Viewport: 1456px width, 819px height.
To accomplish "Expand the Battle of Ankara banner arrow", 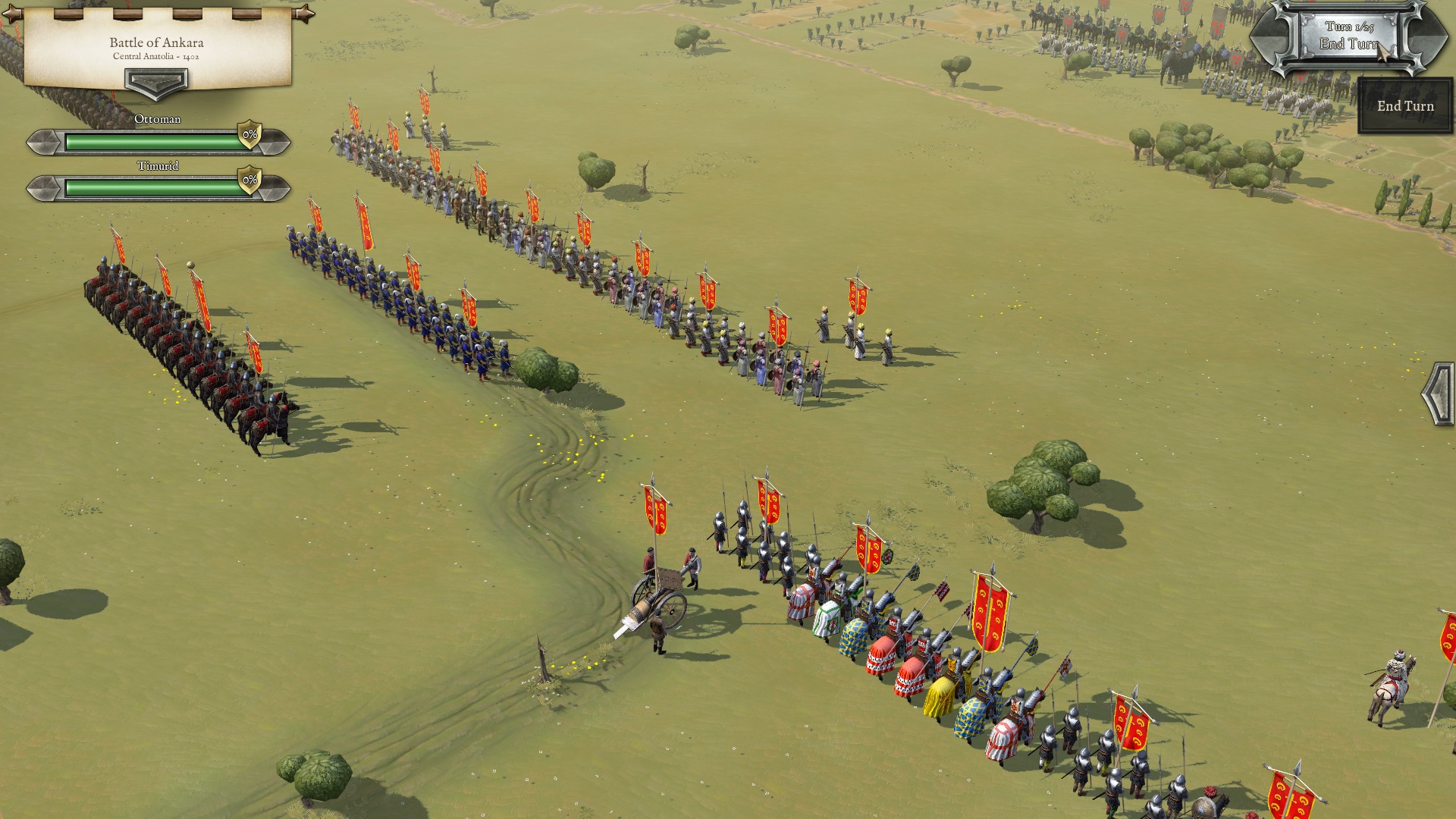I will pyautogui.click(x=155, y=83).
